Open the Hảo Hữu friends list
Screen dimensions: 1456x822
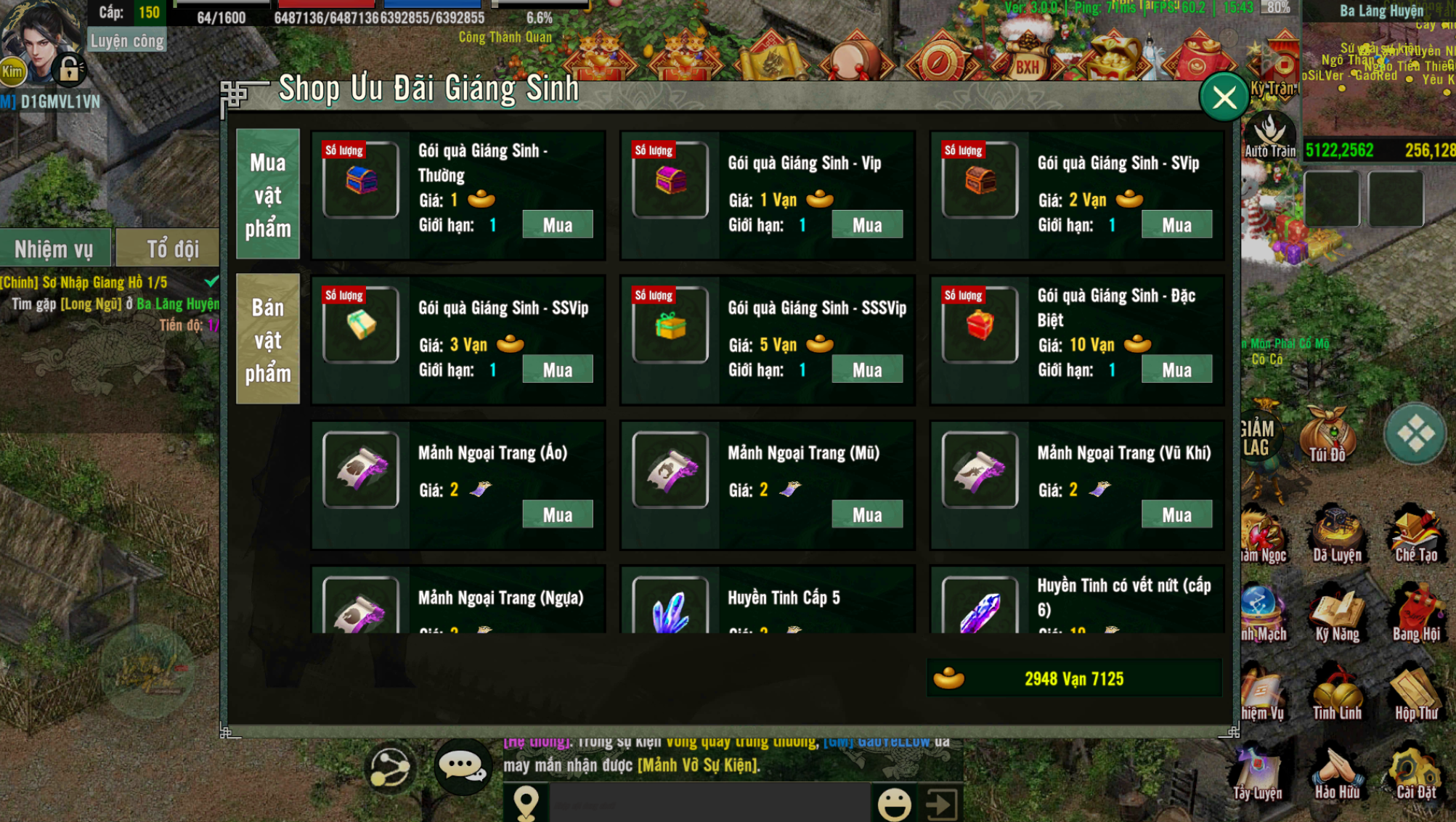(x=1336, y=774)
